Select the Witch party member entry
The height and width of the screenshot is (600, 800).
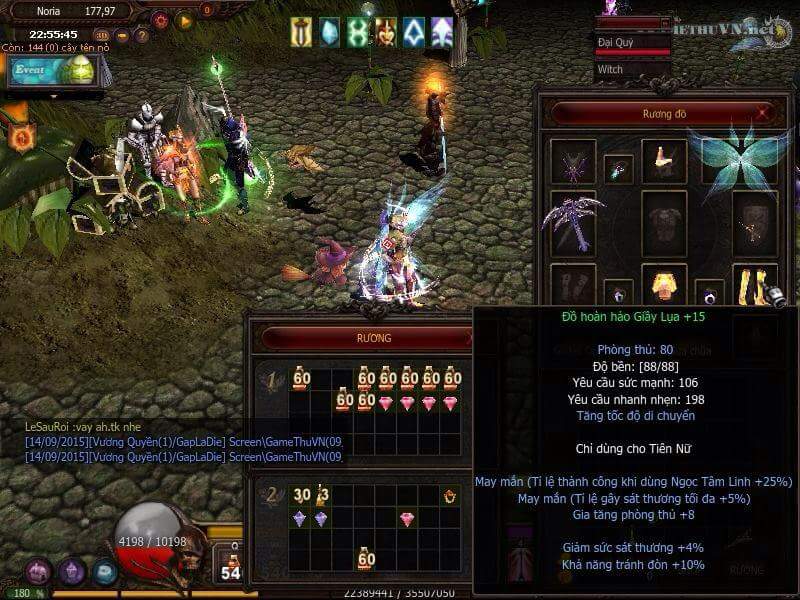click(x=632, y=70)
